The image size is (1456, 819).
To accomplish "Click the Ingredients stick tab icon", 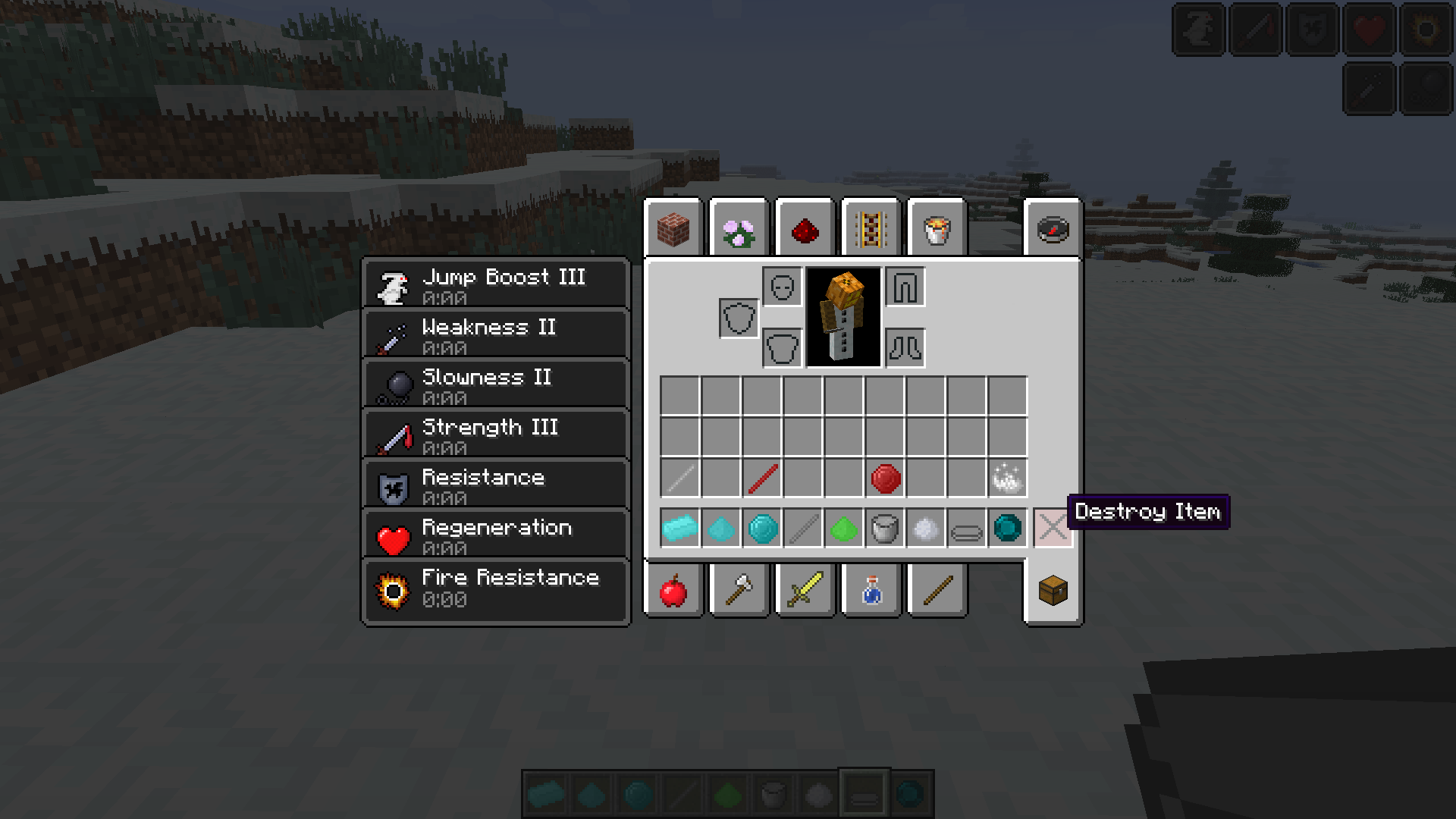I will pyautogui.click(x=936, y=590).
